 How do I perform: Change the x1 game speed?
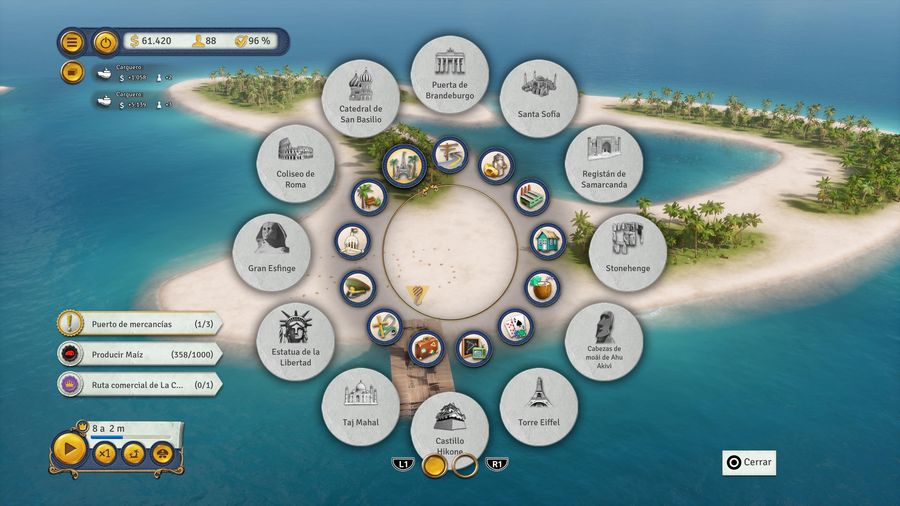tap(105, 453)
